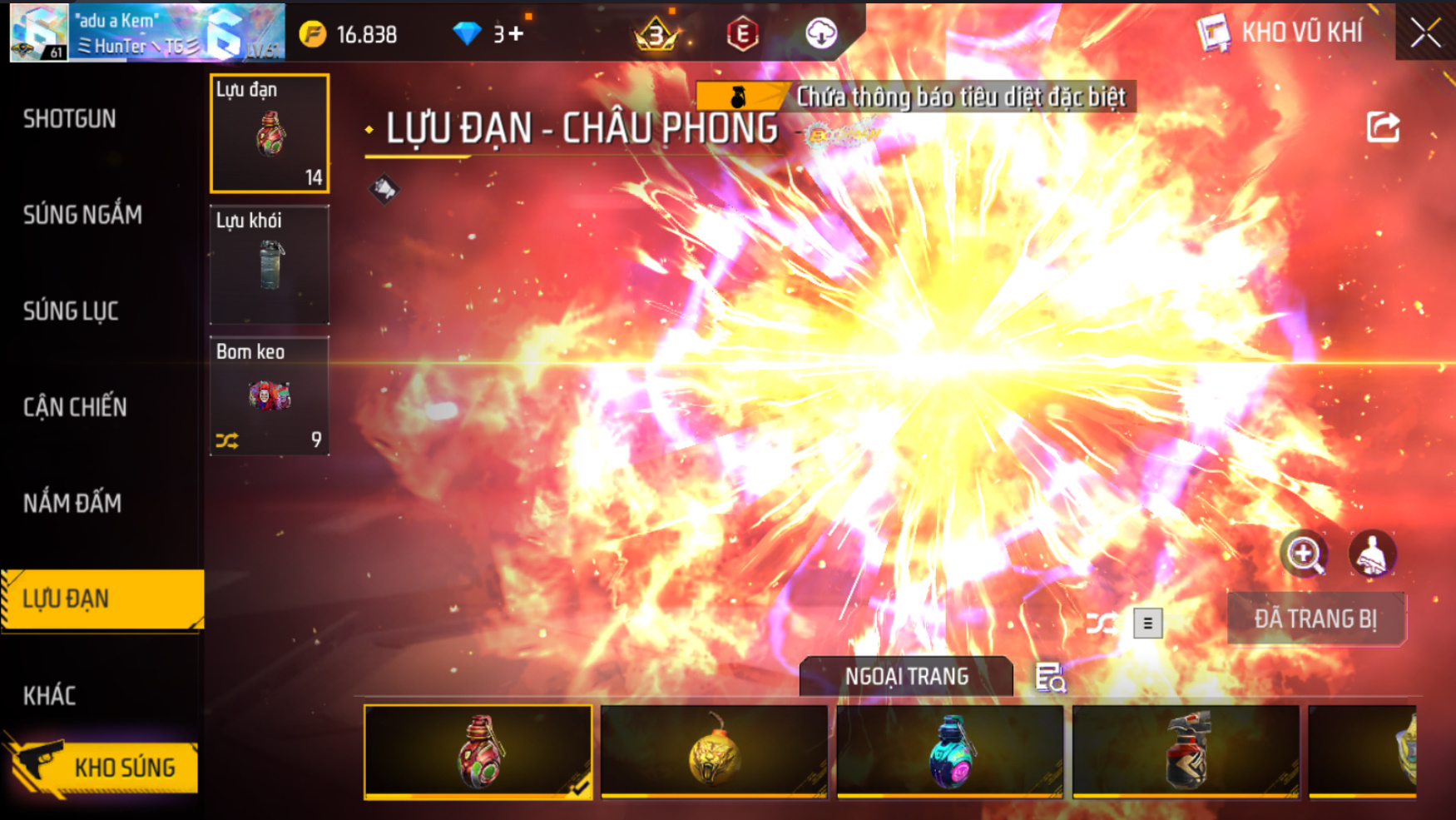The image size is (1456, 820).
Task: Close the weapon vault screen
Action: coord(1424,33)
